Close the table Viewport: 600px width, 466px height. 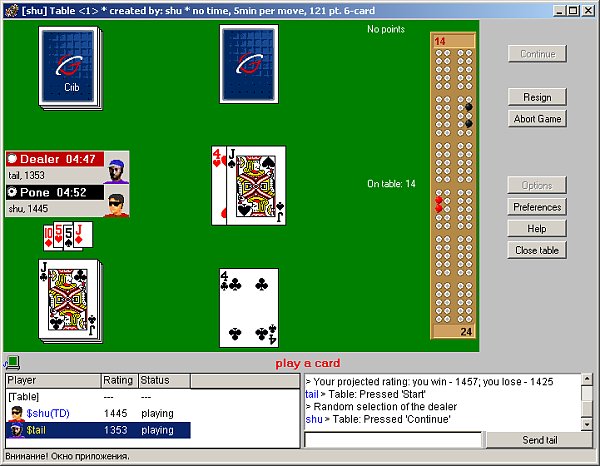click(537, 250)
